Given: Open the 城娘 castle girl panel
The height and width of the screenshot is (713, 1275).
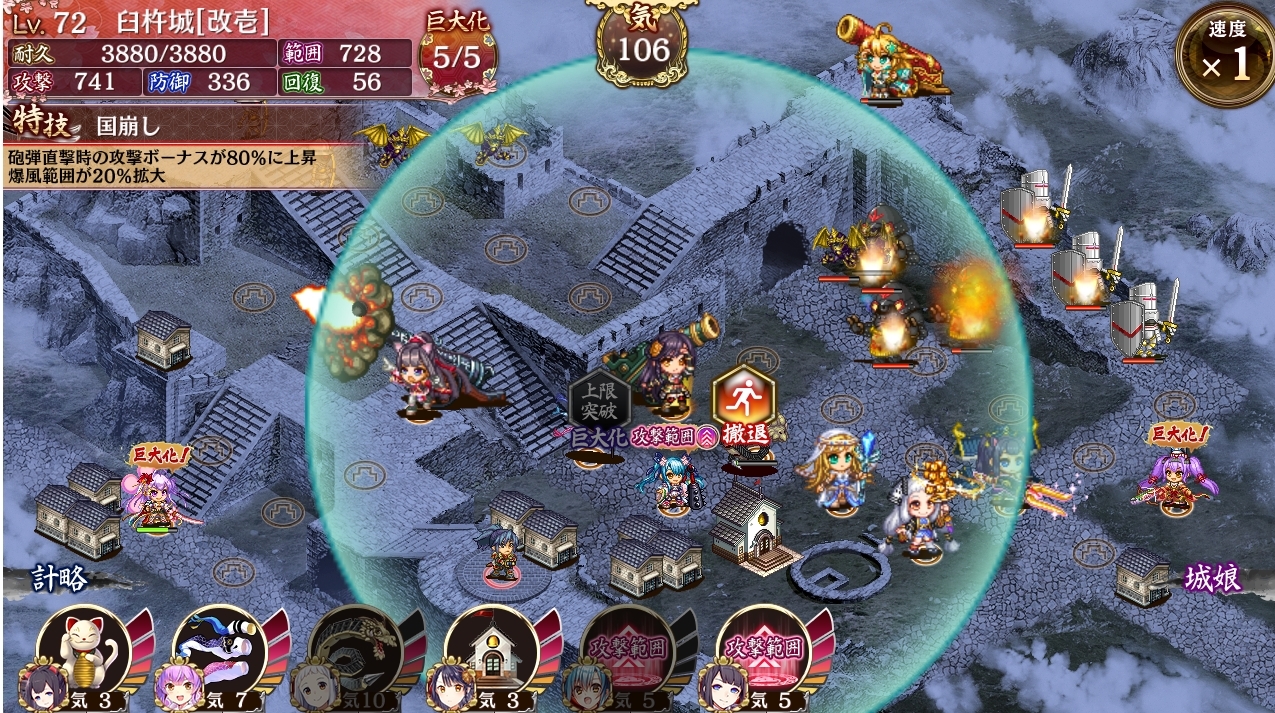Looking at the screenshot, I should [x=1212, y=578].
